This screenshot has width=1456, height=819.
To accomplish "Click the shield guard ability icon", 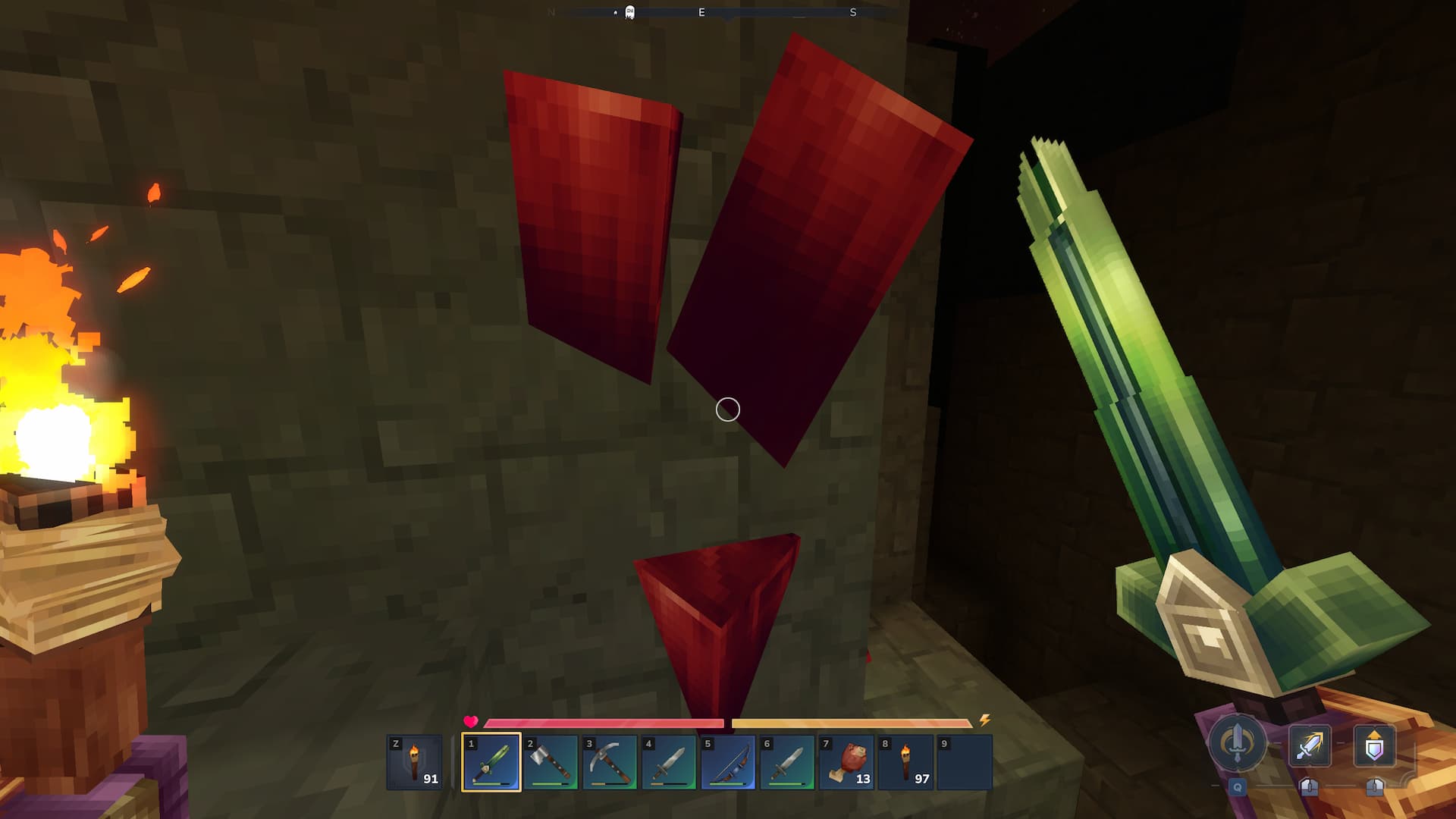I will point(1374,745).
